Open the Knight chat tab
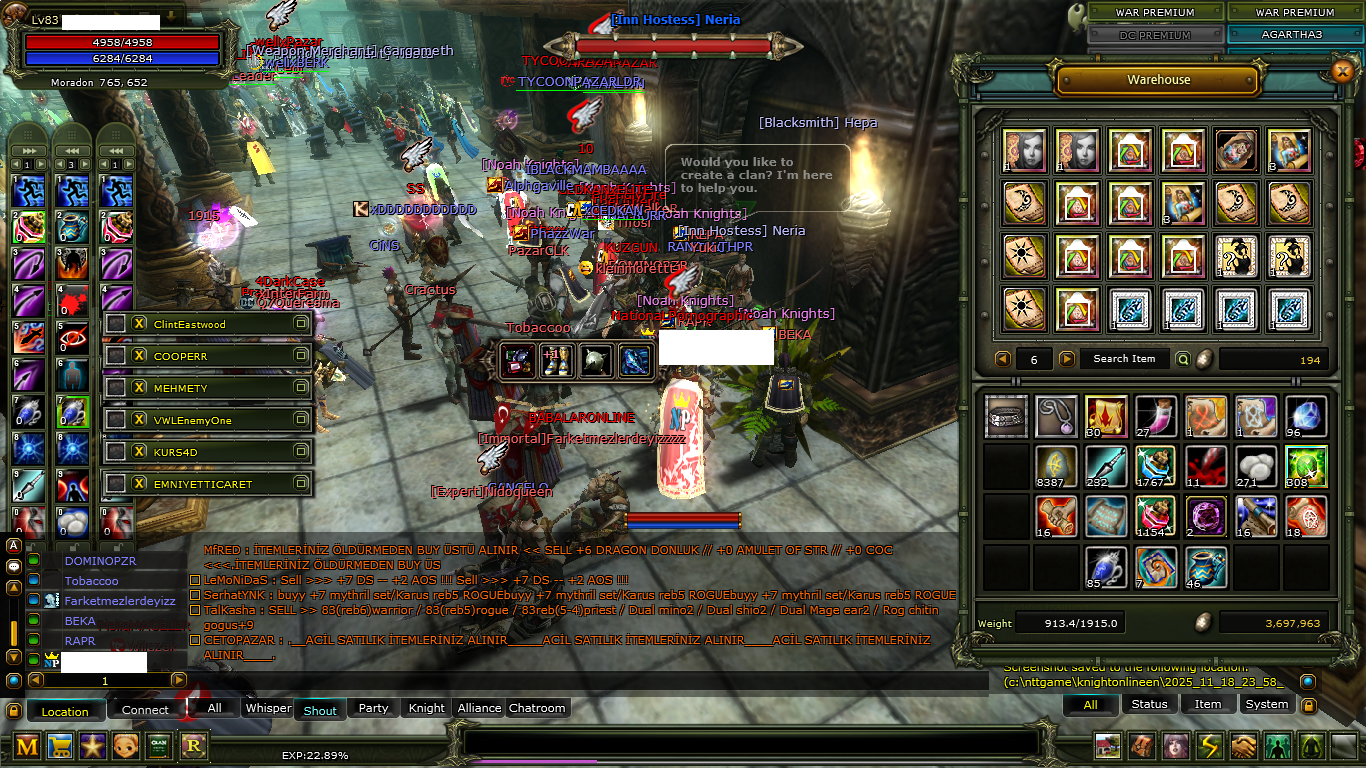 point(426,708)
